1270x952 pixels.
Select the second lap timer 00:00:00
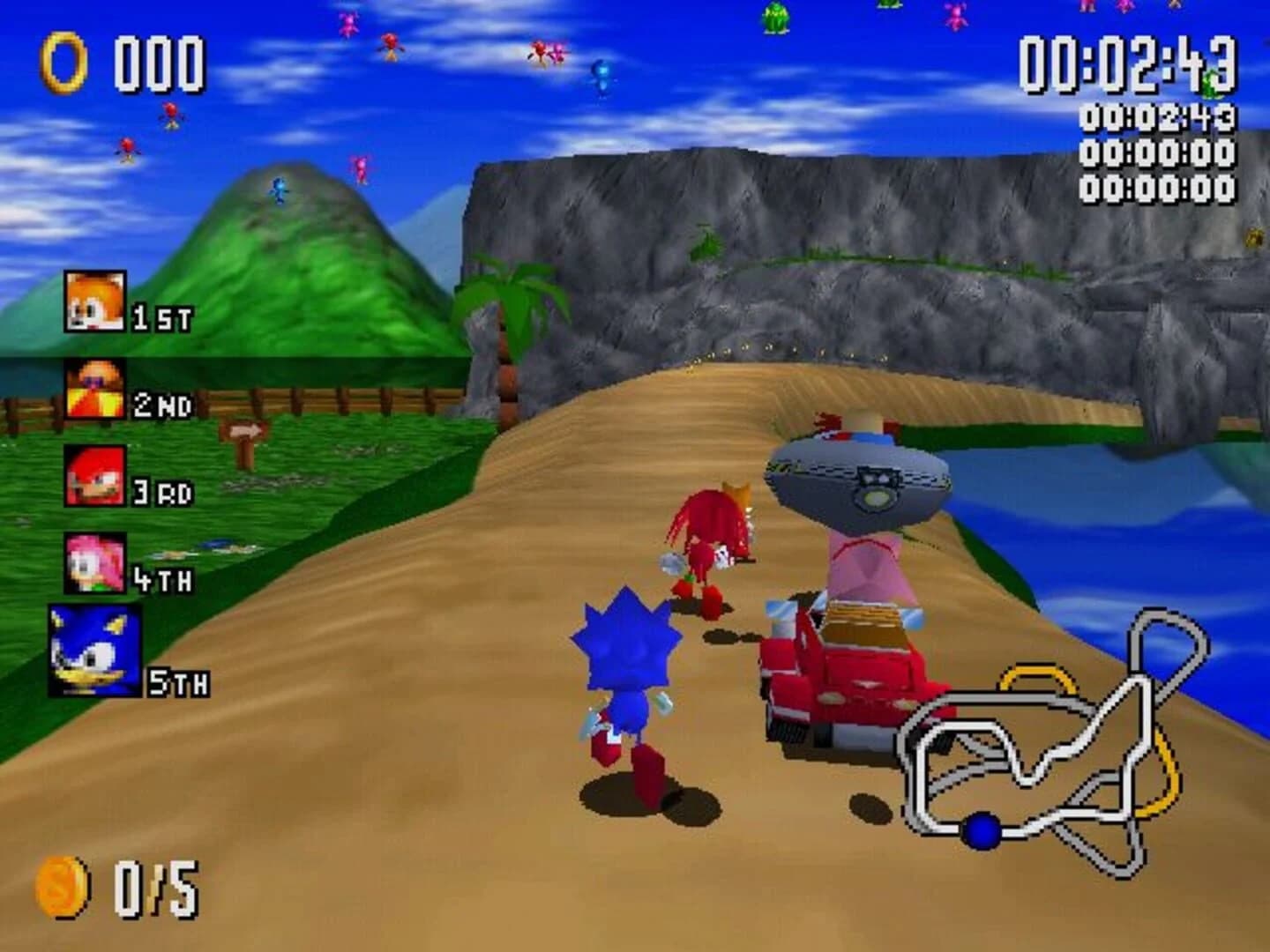tap(1158, 152)
